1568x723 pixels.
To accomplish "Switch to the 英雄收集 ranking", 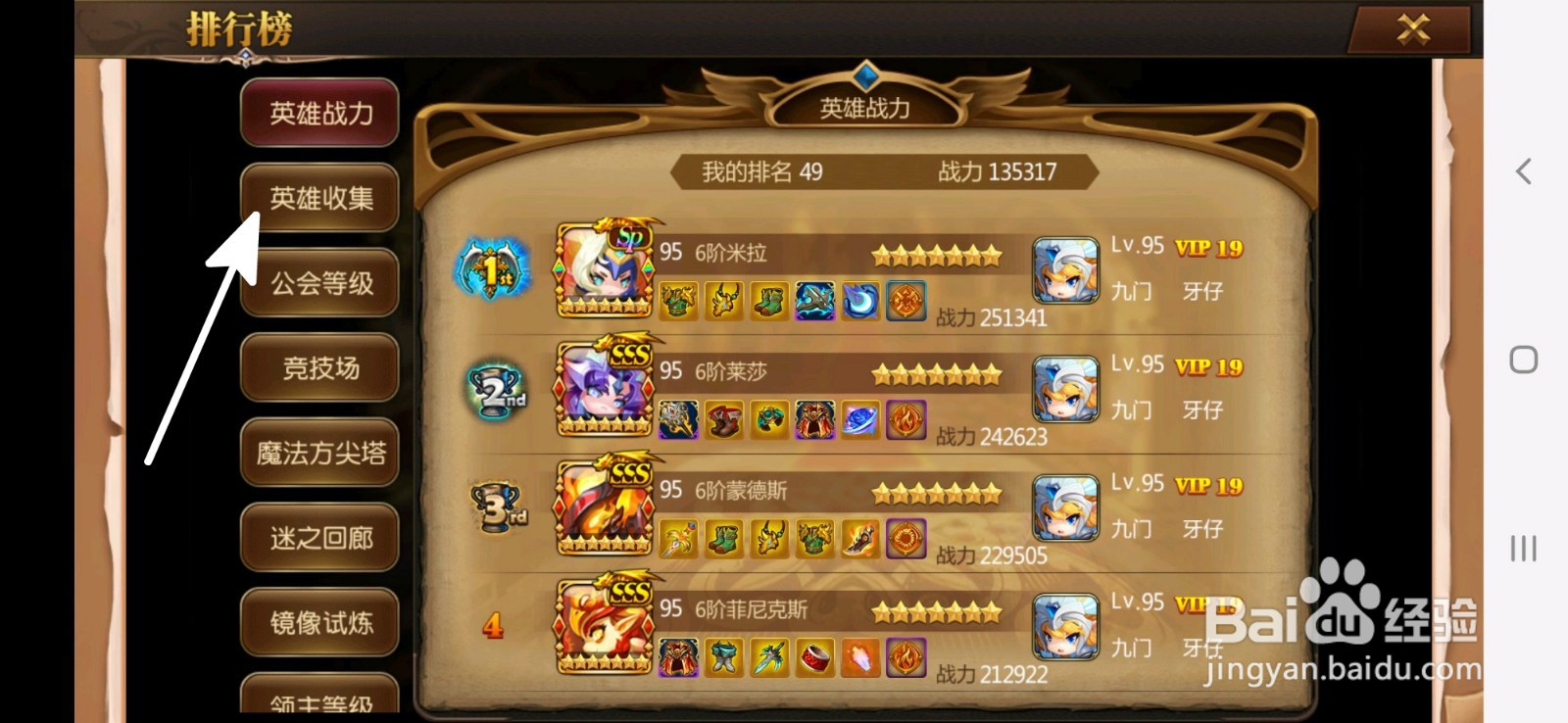I will [318, 196].
